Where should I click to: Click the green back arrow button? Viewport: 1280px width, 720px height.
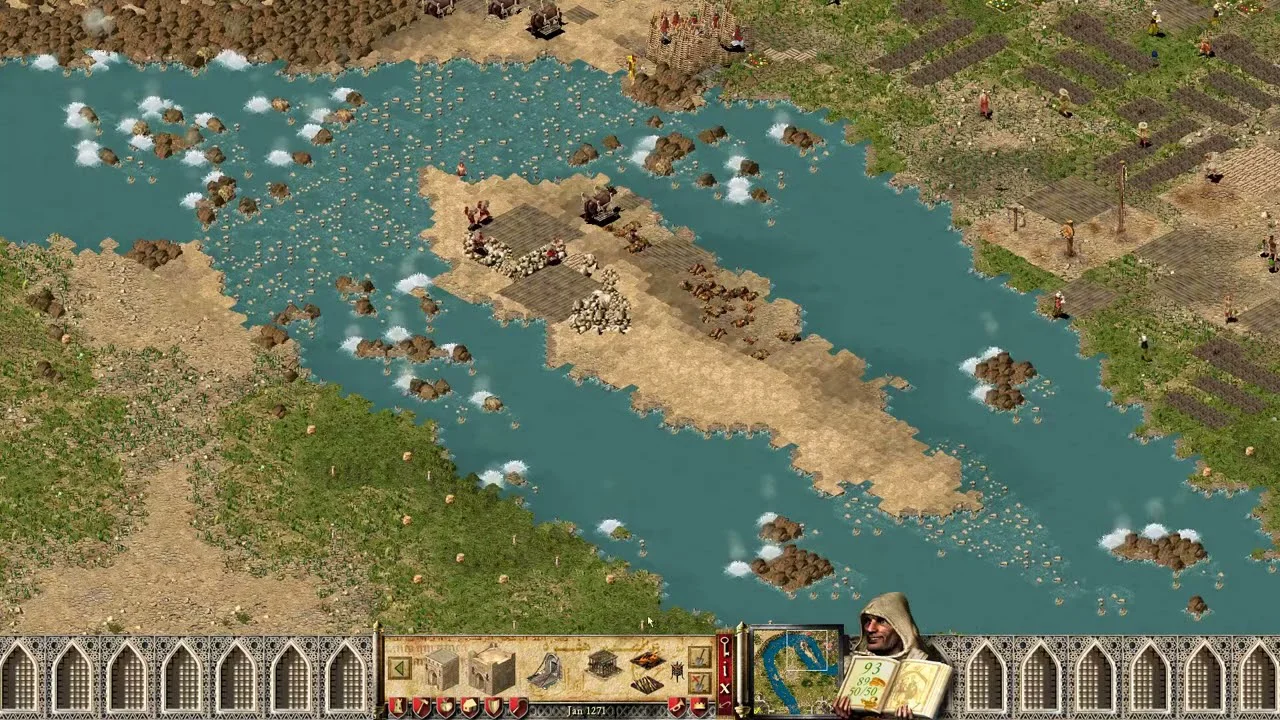399,668
